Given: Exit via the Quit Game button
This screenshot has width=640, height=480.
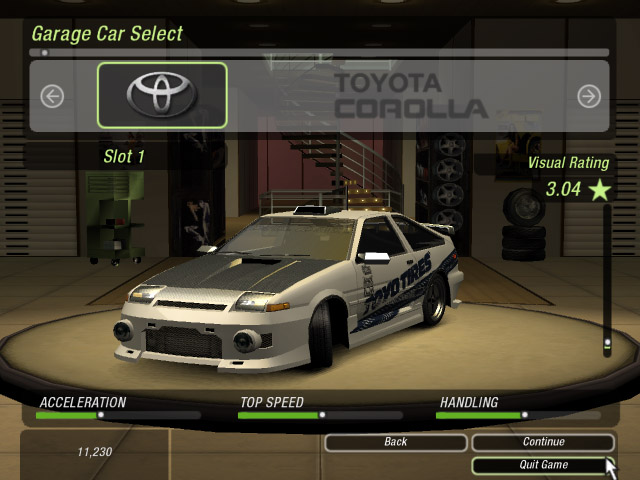Looking at the screenshot, I should (x=543, y=465).
